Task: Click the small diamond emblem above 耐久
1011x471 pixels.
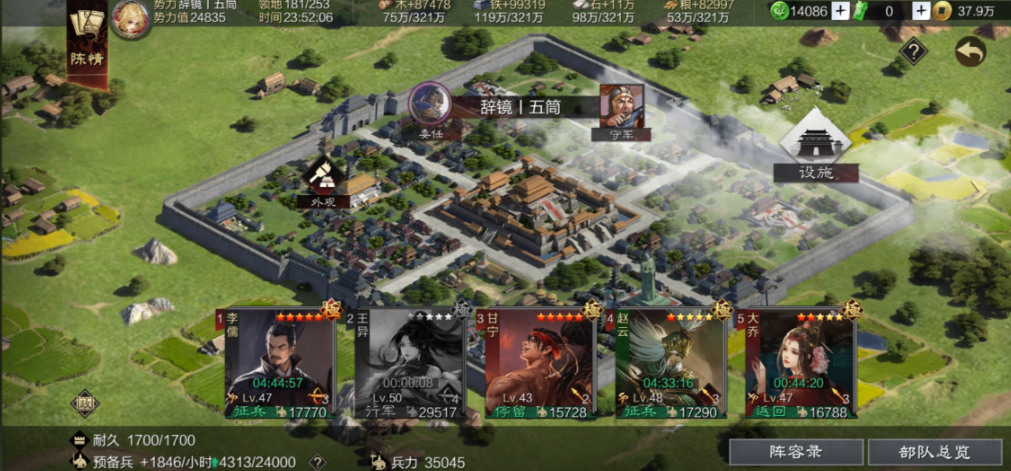Action: point(85,402)
